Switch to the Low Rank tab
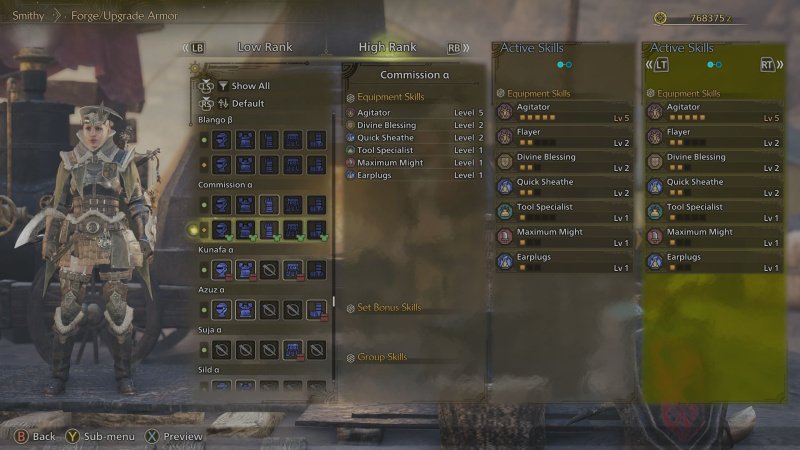The image size is (800, 450). click(264, 47)
